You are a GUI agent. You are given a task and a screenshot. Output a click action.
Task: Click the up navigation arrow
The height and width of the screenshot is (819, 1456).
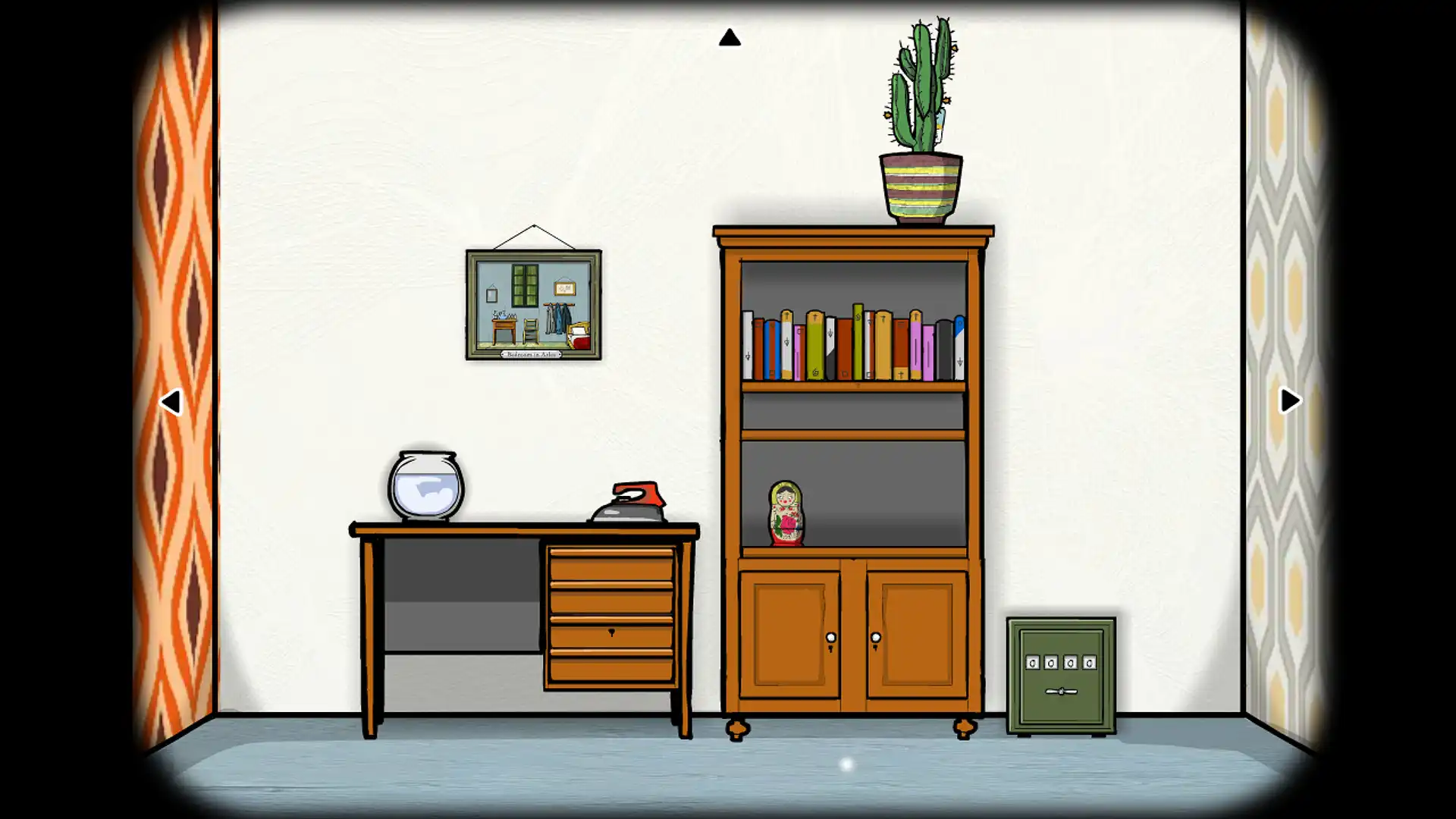coord(730,36)
